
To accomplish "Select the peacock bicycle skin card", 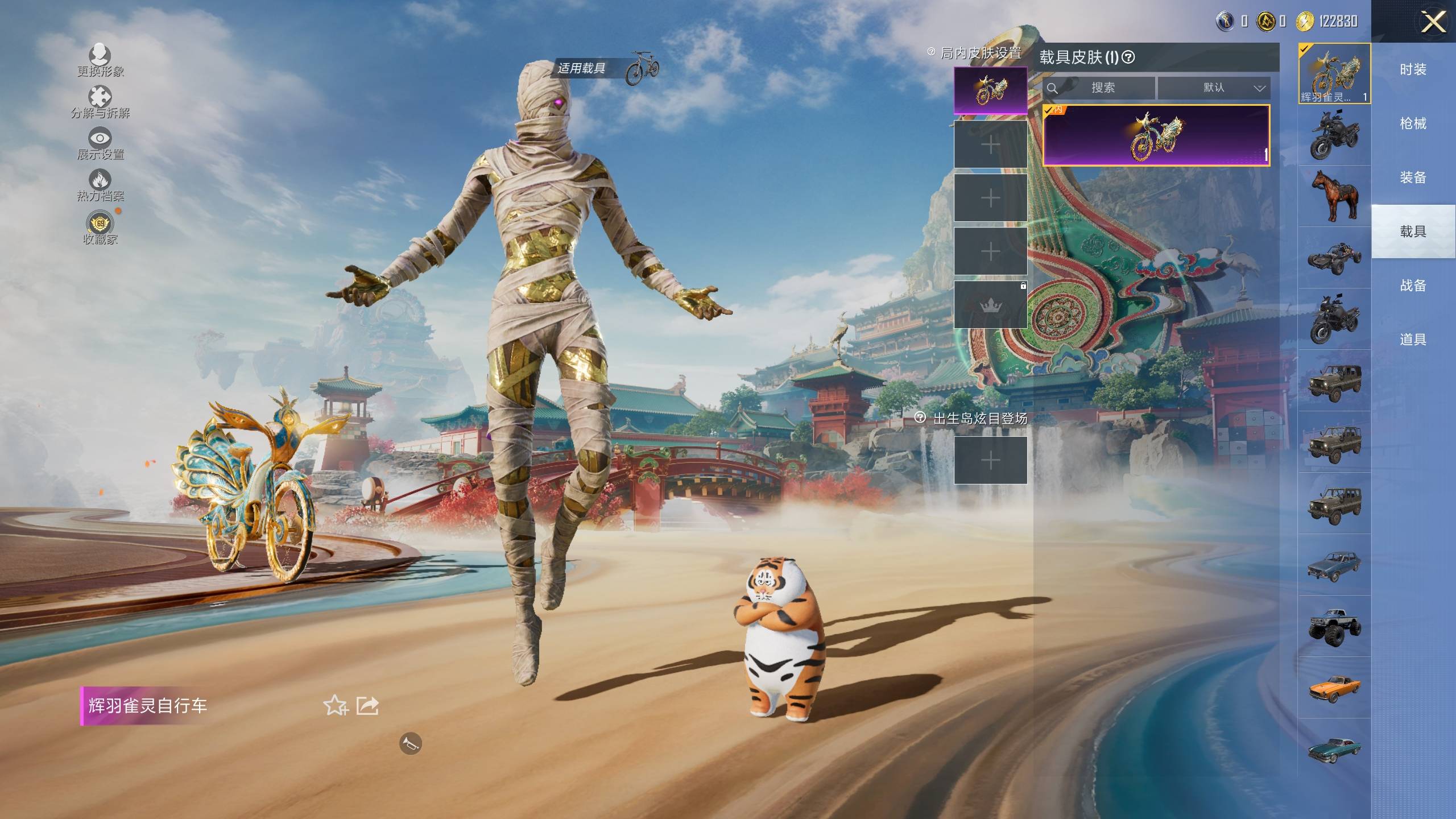I will (x=1156, y=135).
